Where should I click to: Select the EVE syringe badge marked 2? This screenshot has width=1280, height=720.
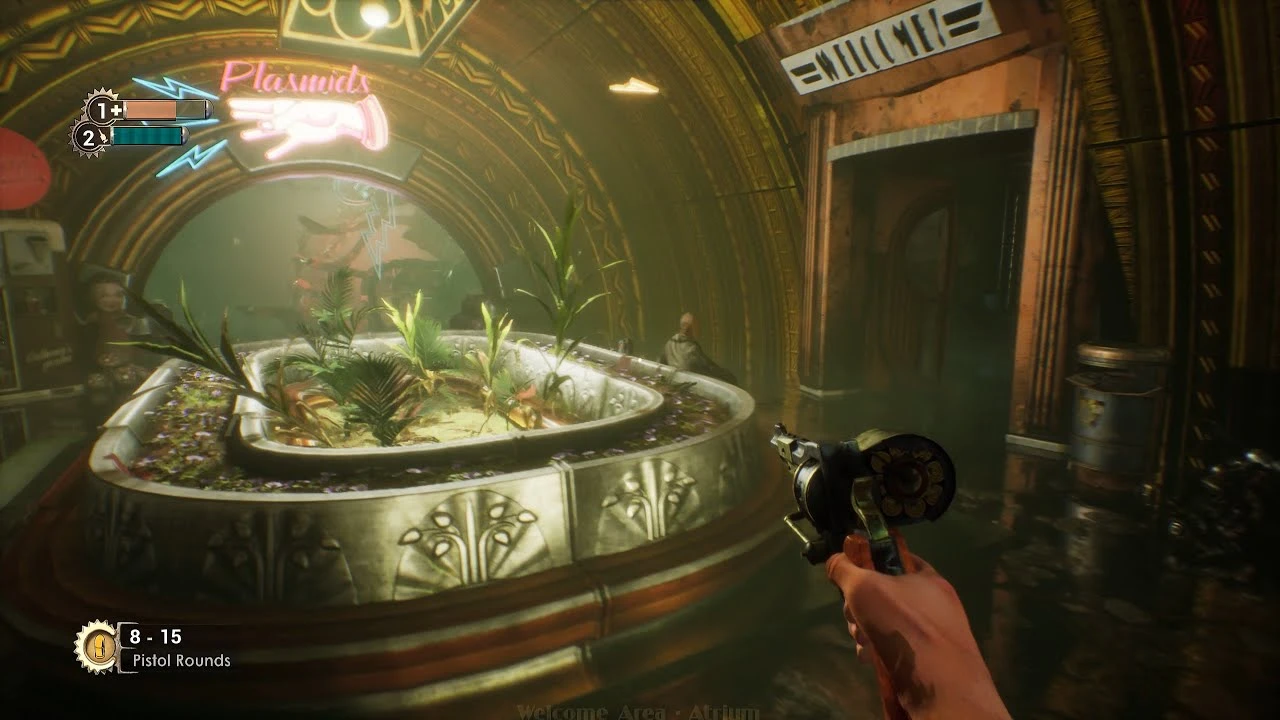pyautogui.click(x=92, y=134)
